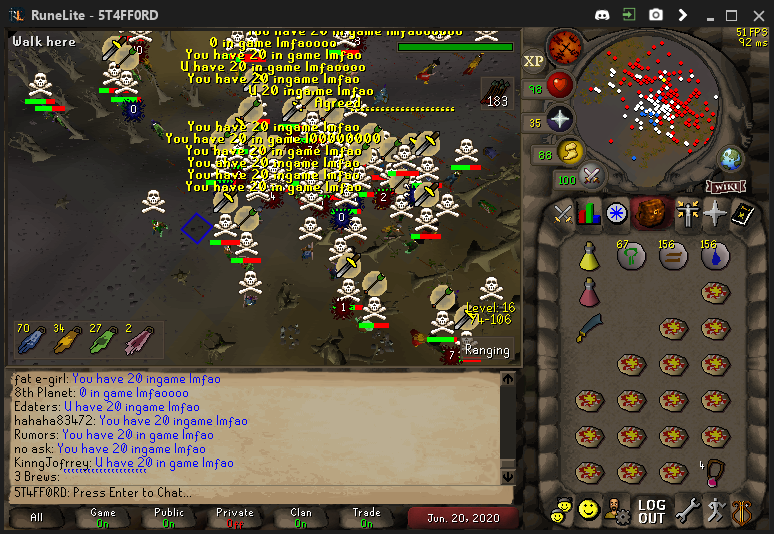Open the spellbook tab
This screenshot has height=534, width=774.
(x=744, y=213)
